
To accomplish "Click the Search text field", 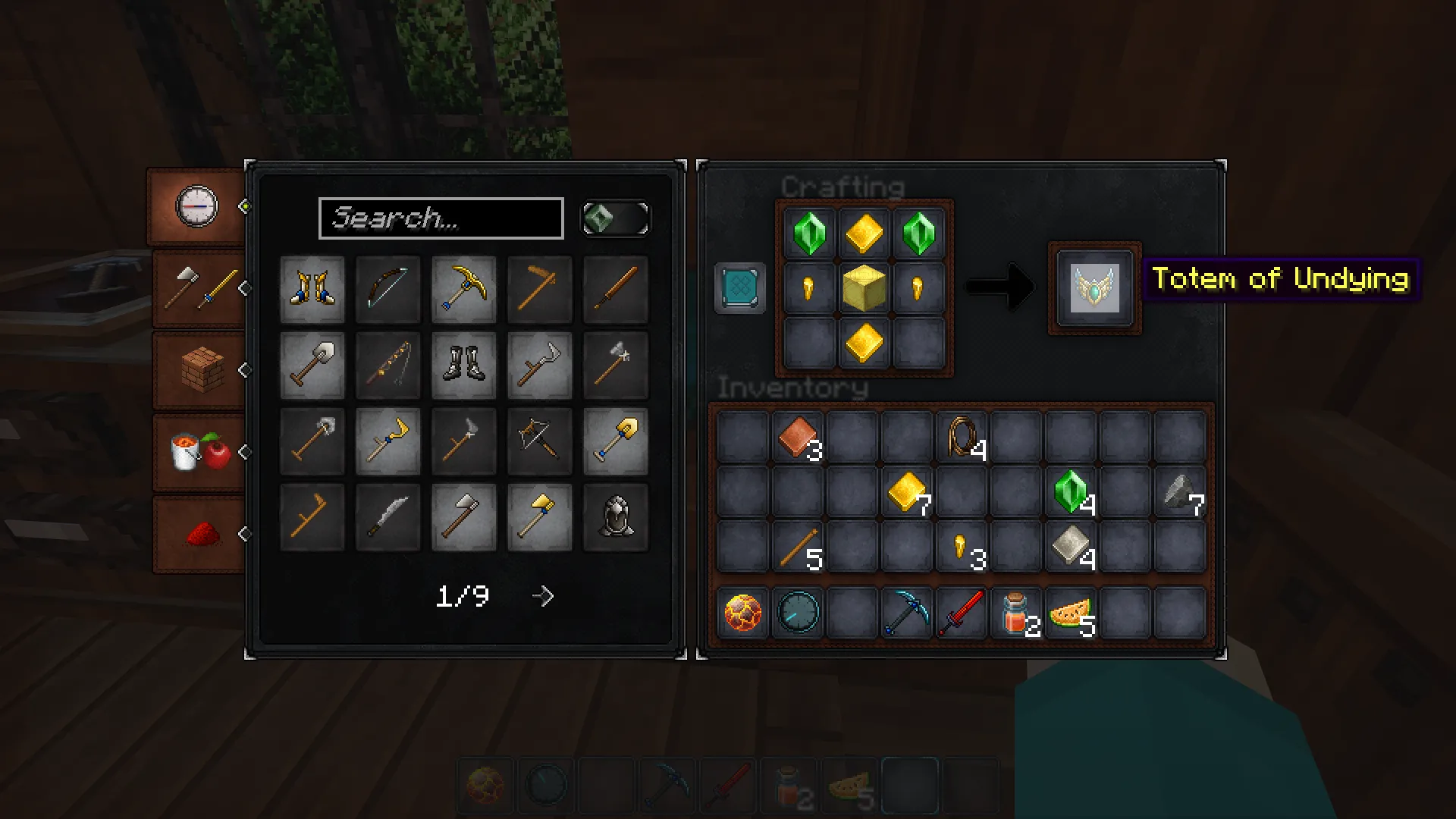I will tap(442, 218).
